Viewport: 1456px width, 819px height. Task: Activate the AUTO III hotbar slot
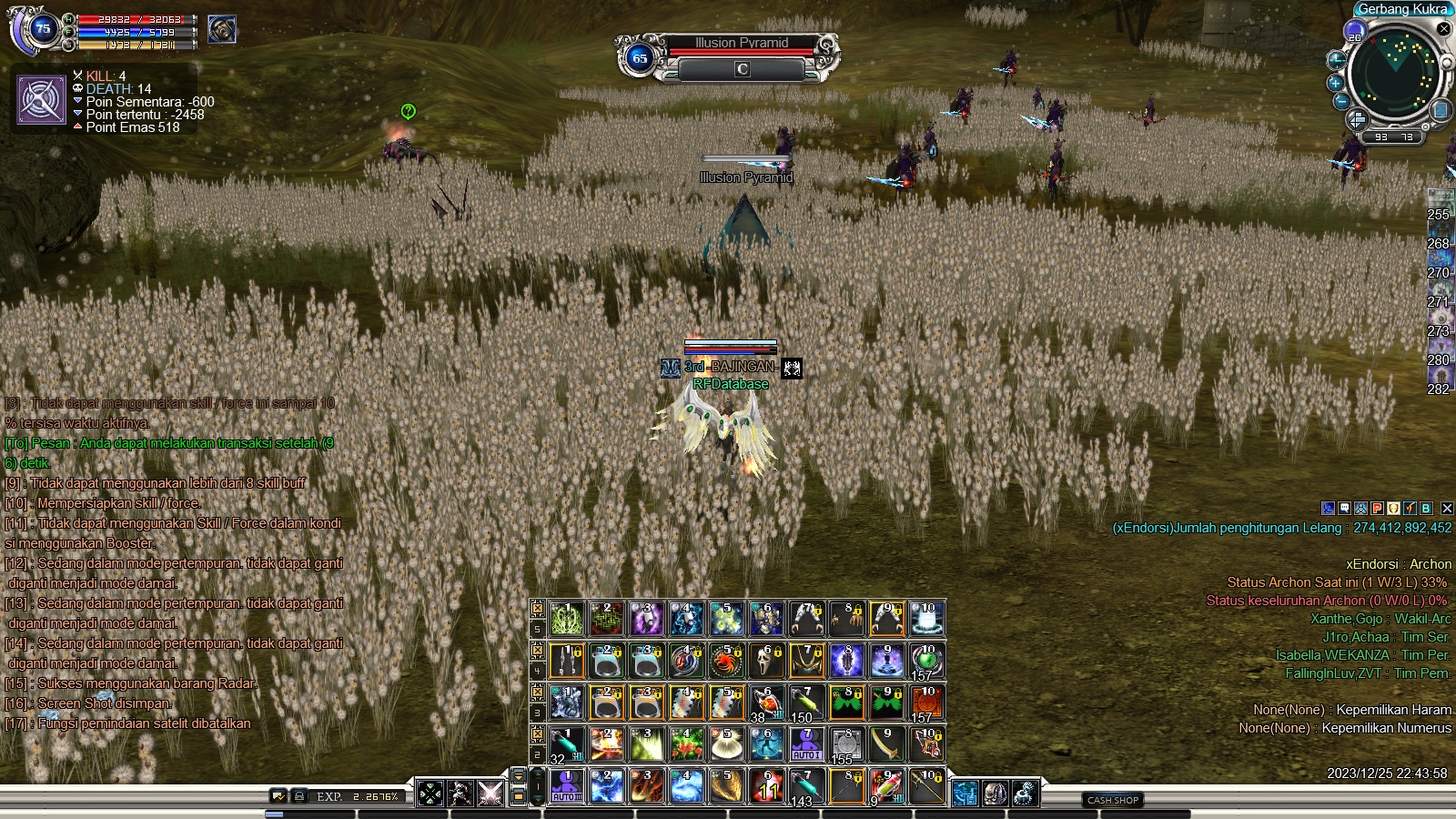pyautogui.click(x=566, y=786)
